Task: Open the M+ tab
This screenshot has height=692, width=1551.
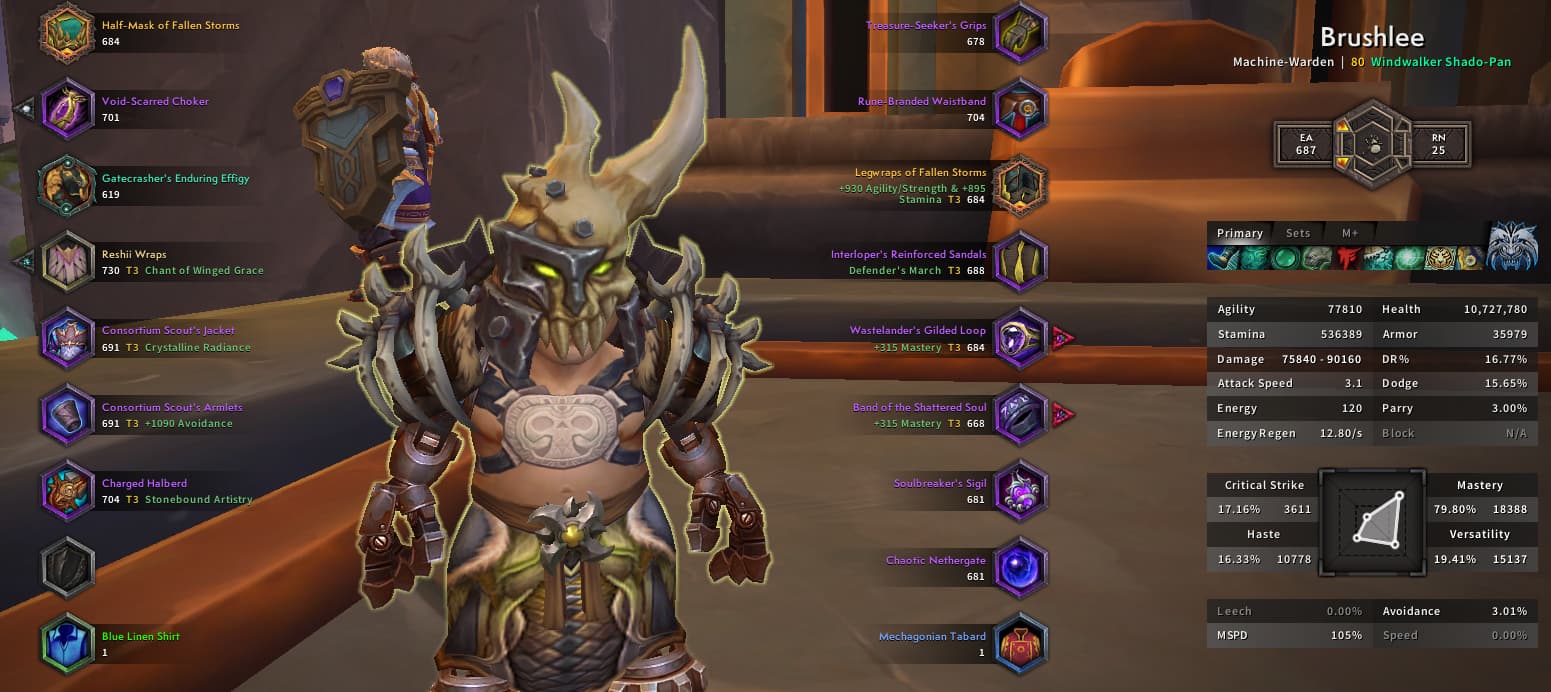Action: [1350, 233]
